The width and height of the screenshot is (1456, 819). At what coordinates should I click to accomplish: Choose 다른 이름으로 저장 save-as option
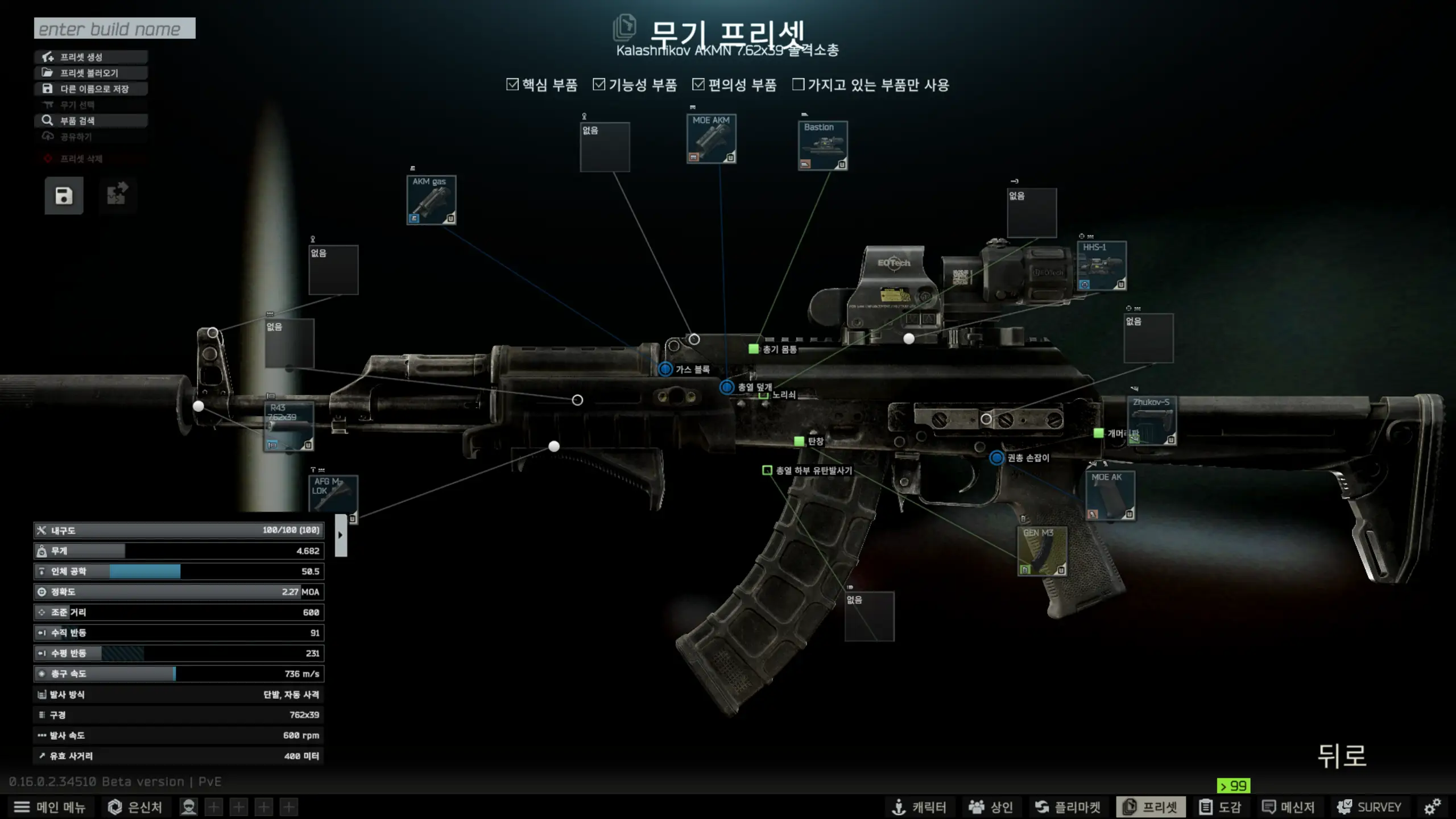(91, 89)
